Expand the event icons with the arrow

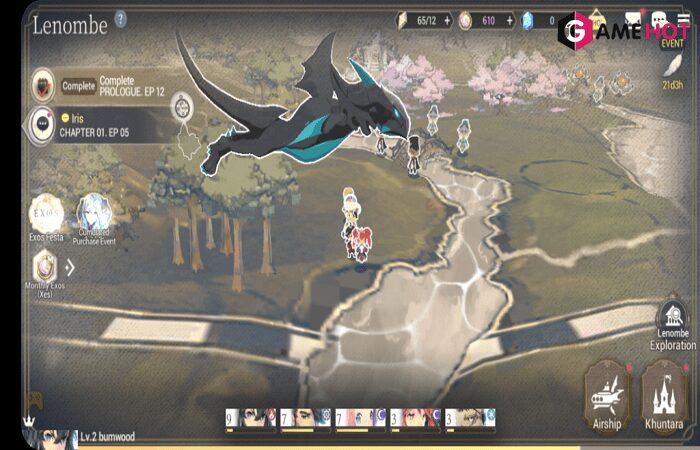pos(70,267)
